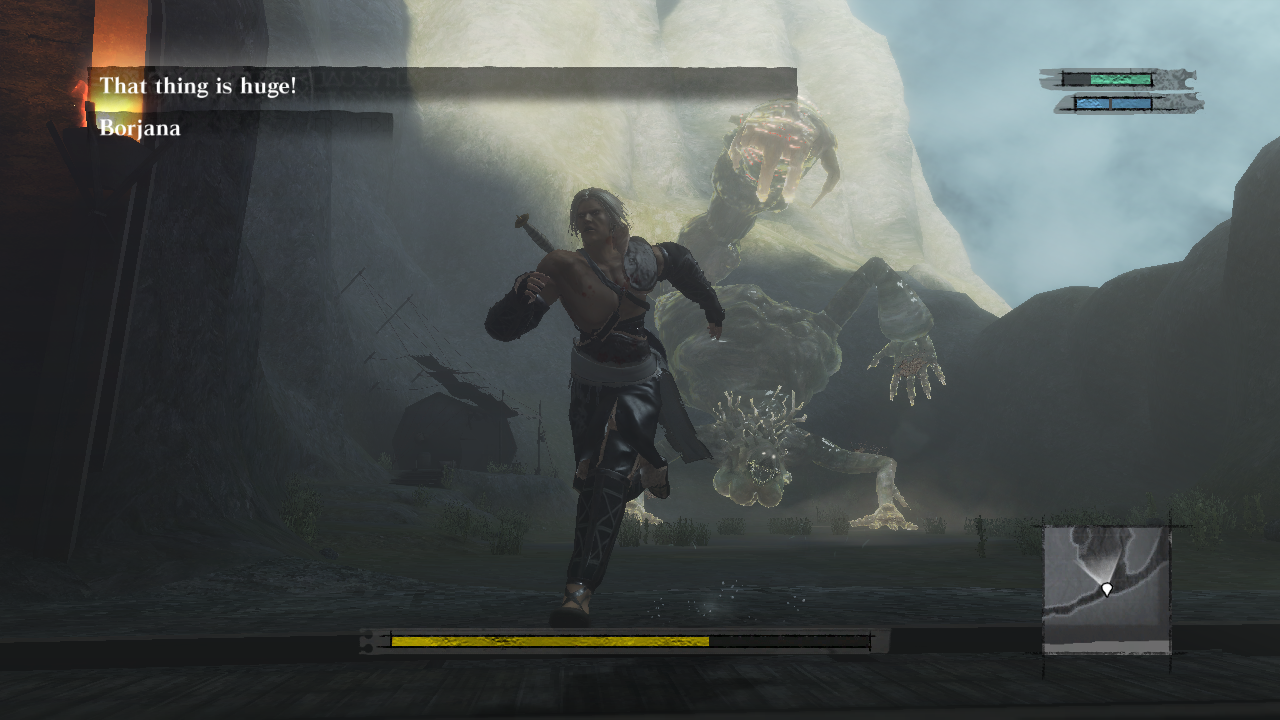Image resolution: width=1280 pixels, height=720 pixels.
Task: Click the player position marker on the minimap
Action: pos(1107,589)
